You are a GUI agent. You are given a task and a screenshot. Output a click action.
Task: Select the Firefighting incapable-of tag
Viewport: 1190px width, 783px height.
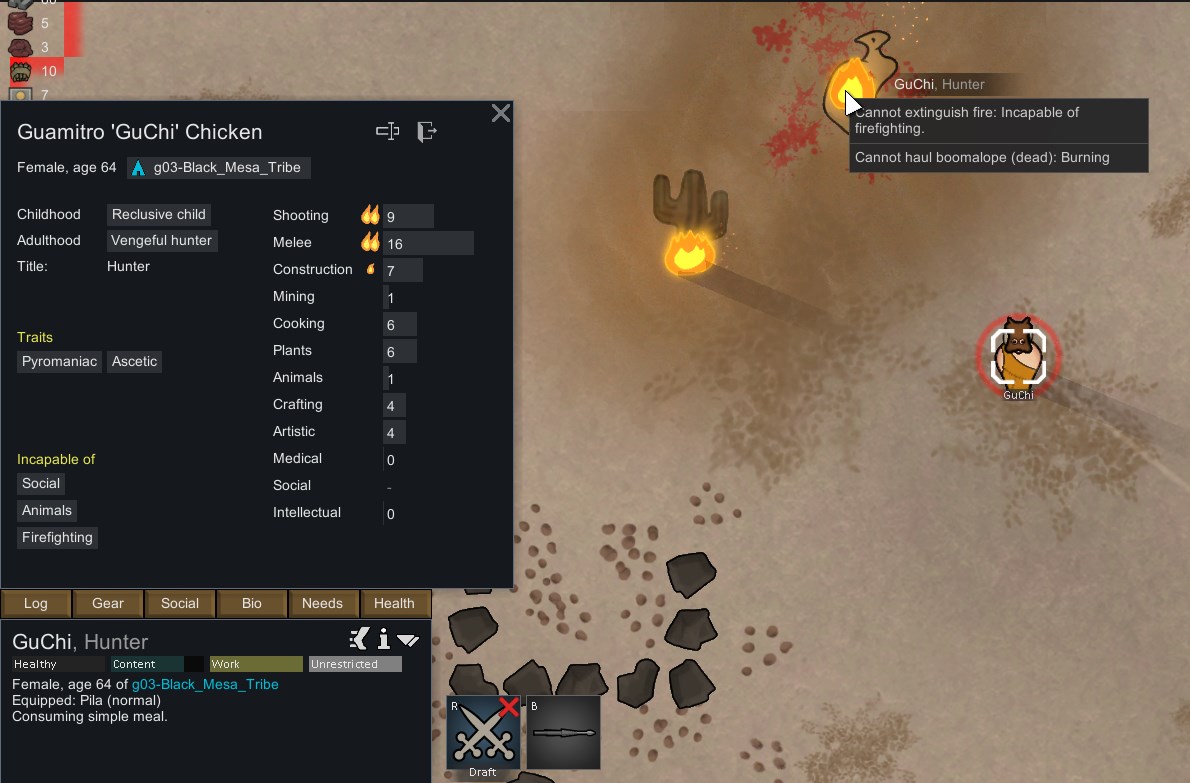[x=58, y=538]
